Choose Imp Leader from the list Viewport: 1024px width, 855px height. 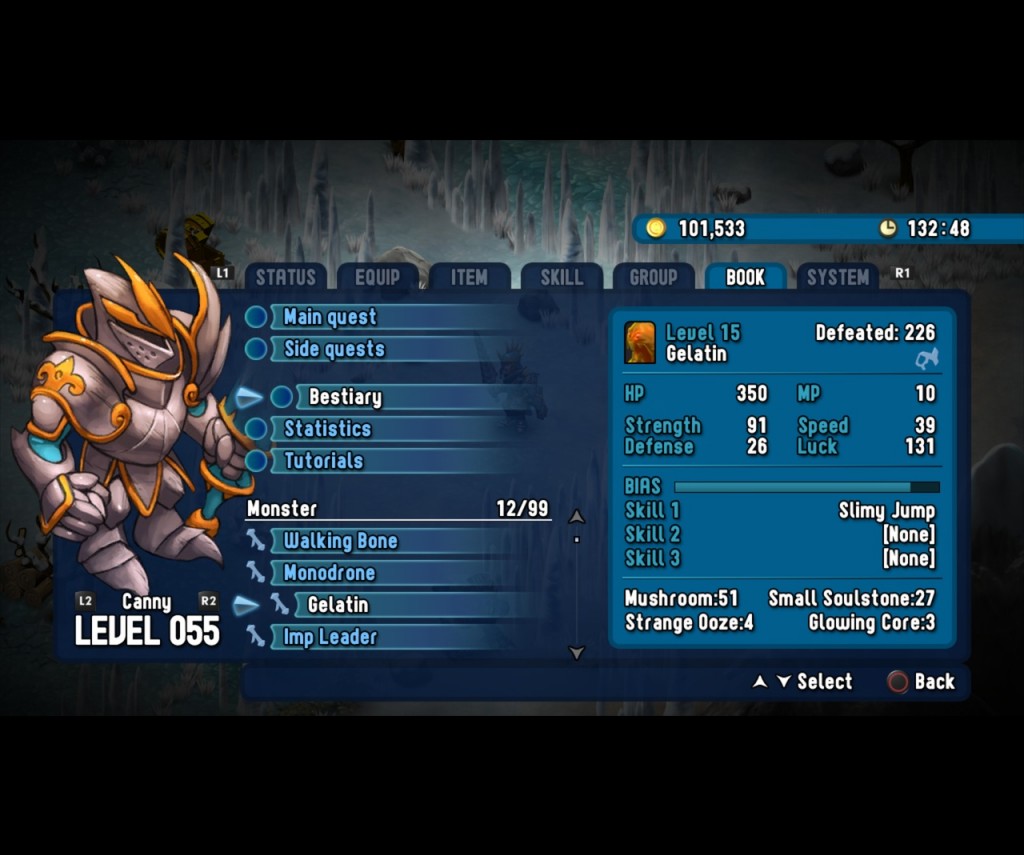[x=330, y=637]
